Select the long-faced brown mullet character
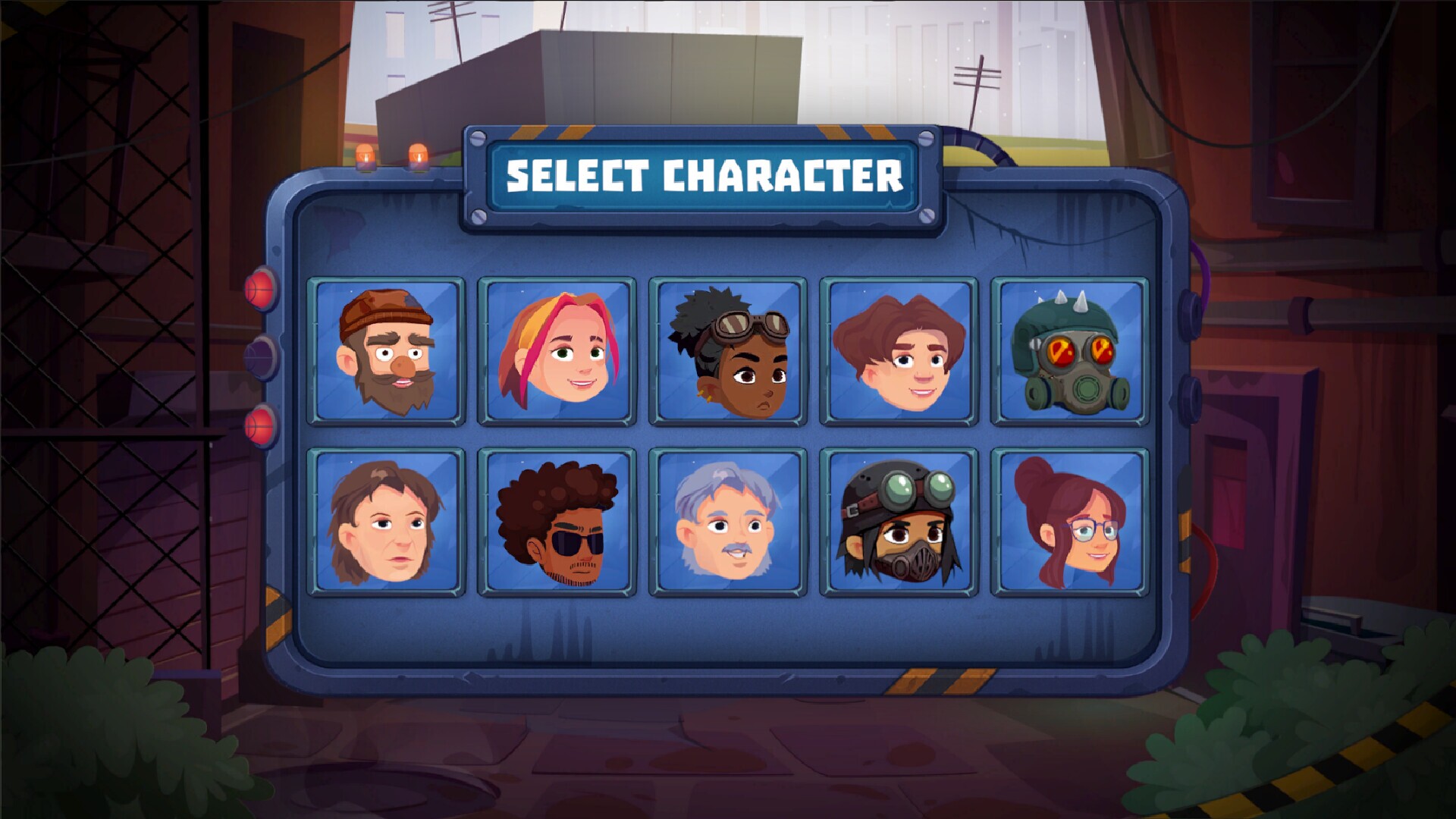This screenshot has height=819, width=1456. coord(386,522)
